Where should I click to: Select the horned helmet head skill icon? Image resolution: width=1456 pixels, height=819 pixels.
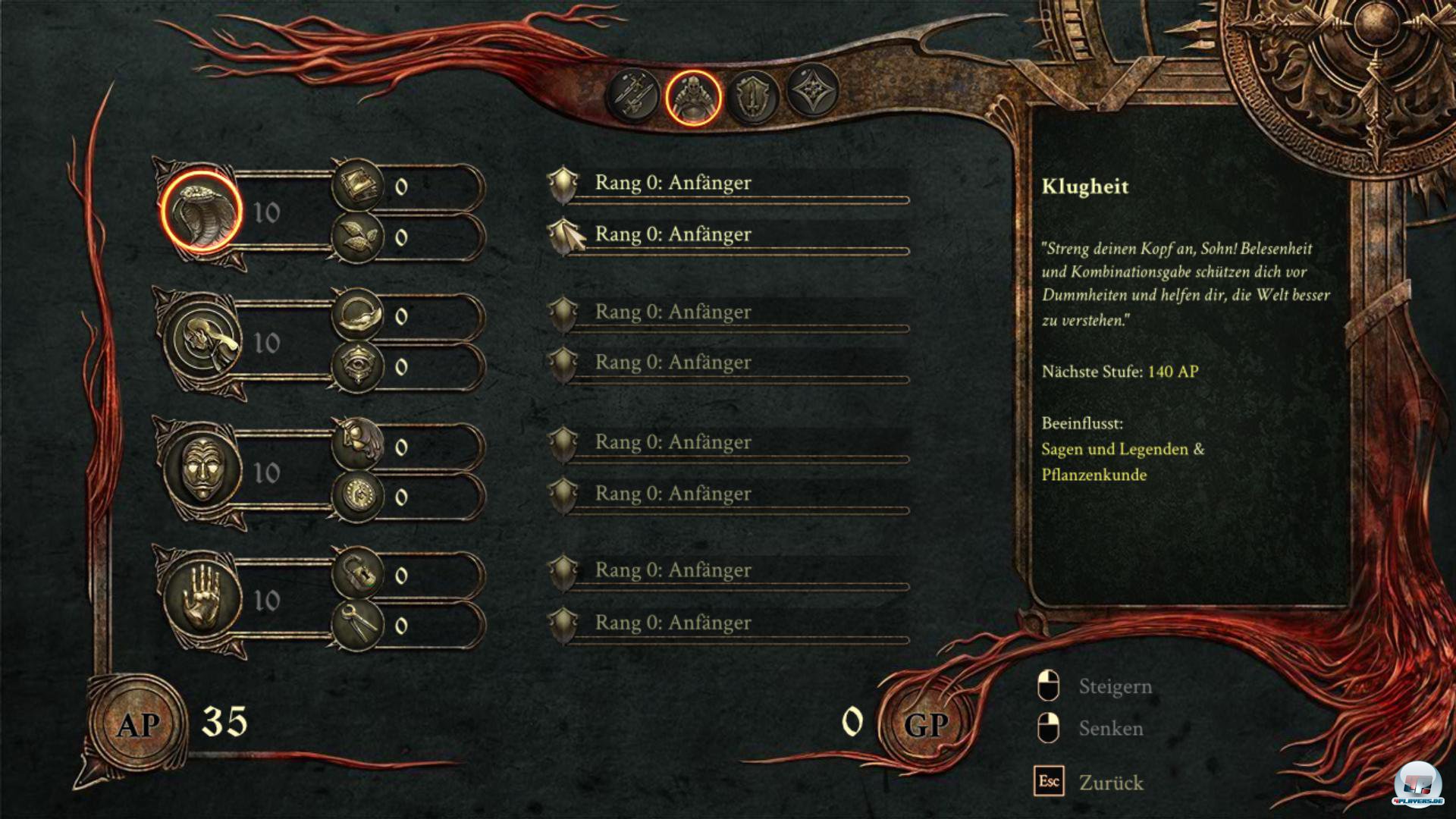pyautogui.click(x=357, y=445)
